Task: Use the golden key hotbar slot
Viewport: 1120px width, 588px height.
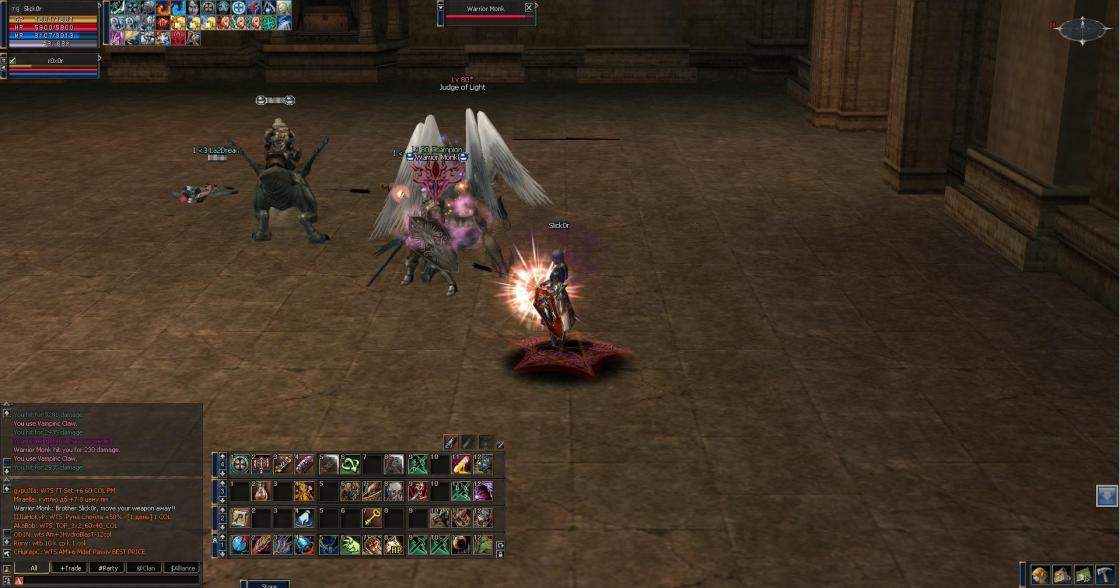Action: coord(371,517)
